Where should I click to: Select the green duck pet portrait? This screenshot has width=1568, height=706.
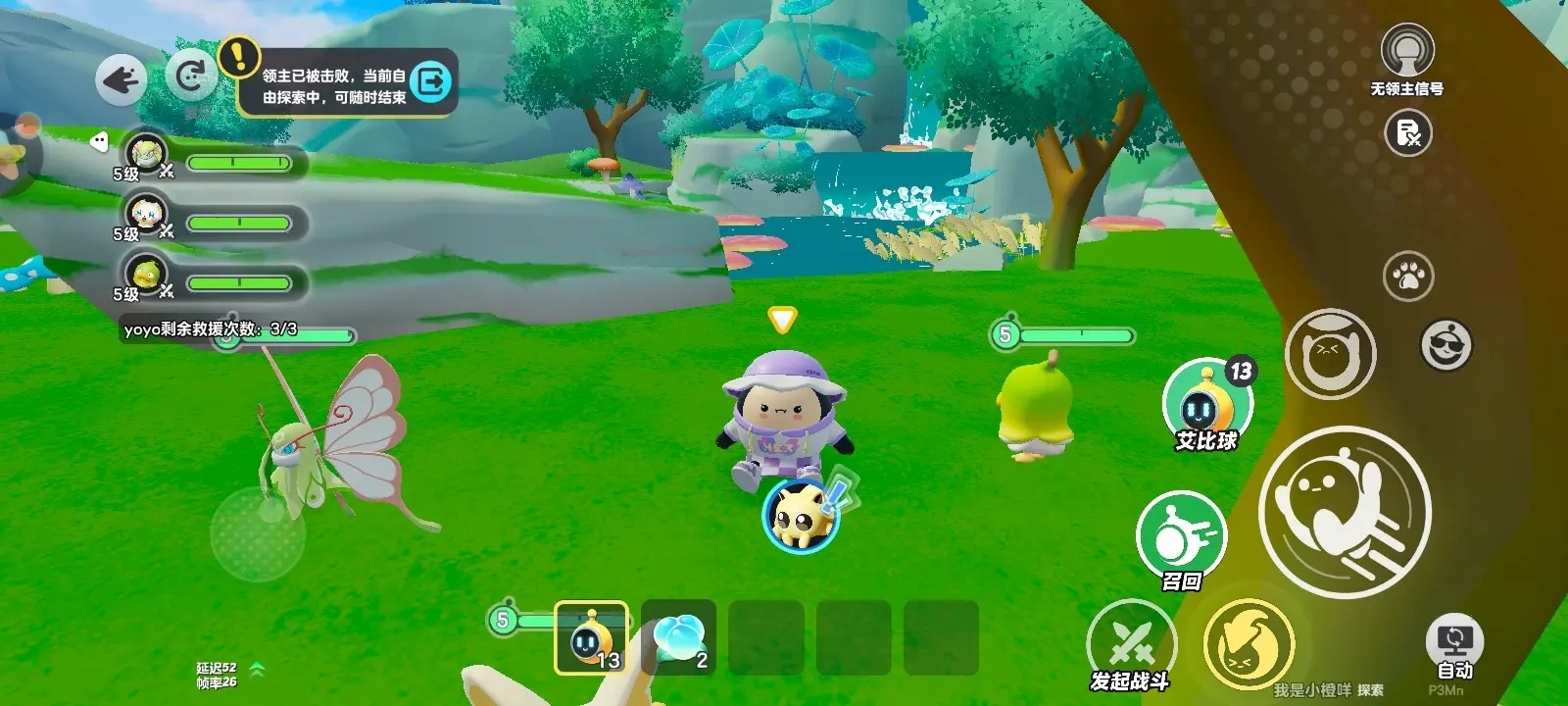click(x=147, y=274)
